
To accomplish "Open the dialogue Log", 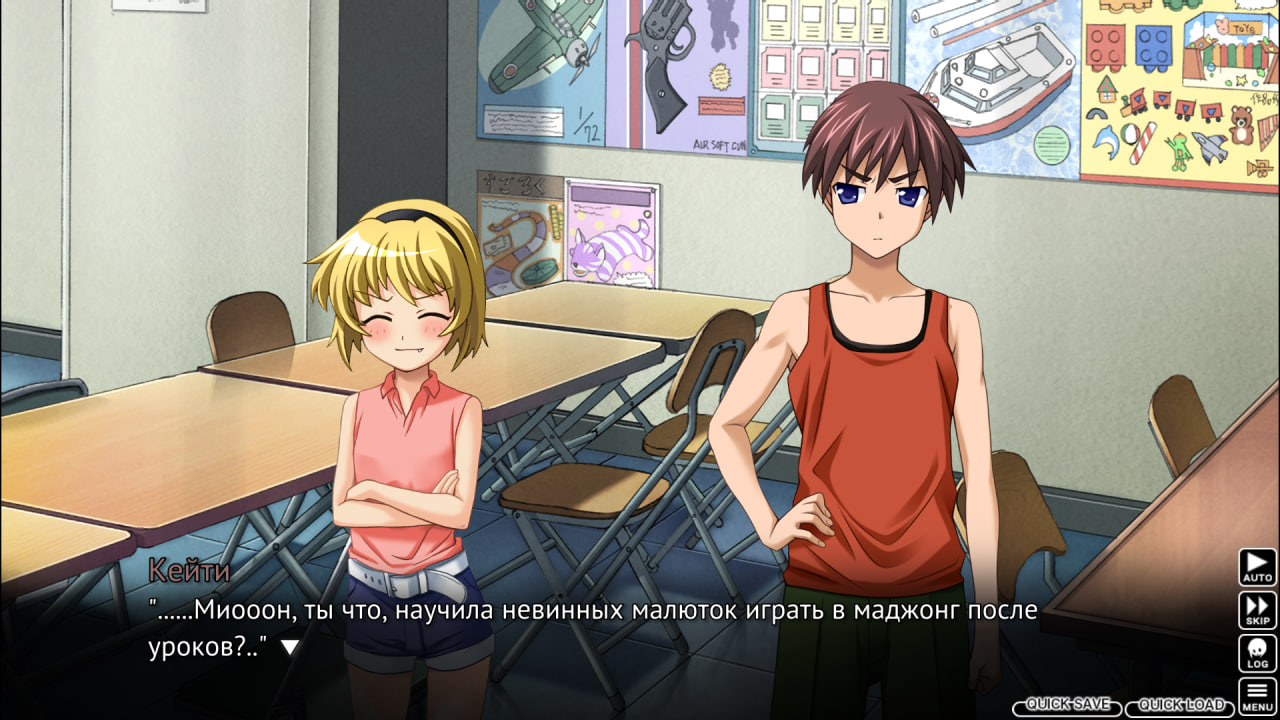I will click(x=1257, y=653).
